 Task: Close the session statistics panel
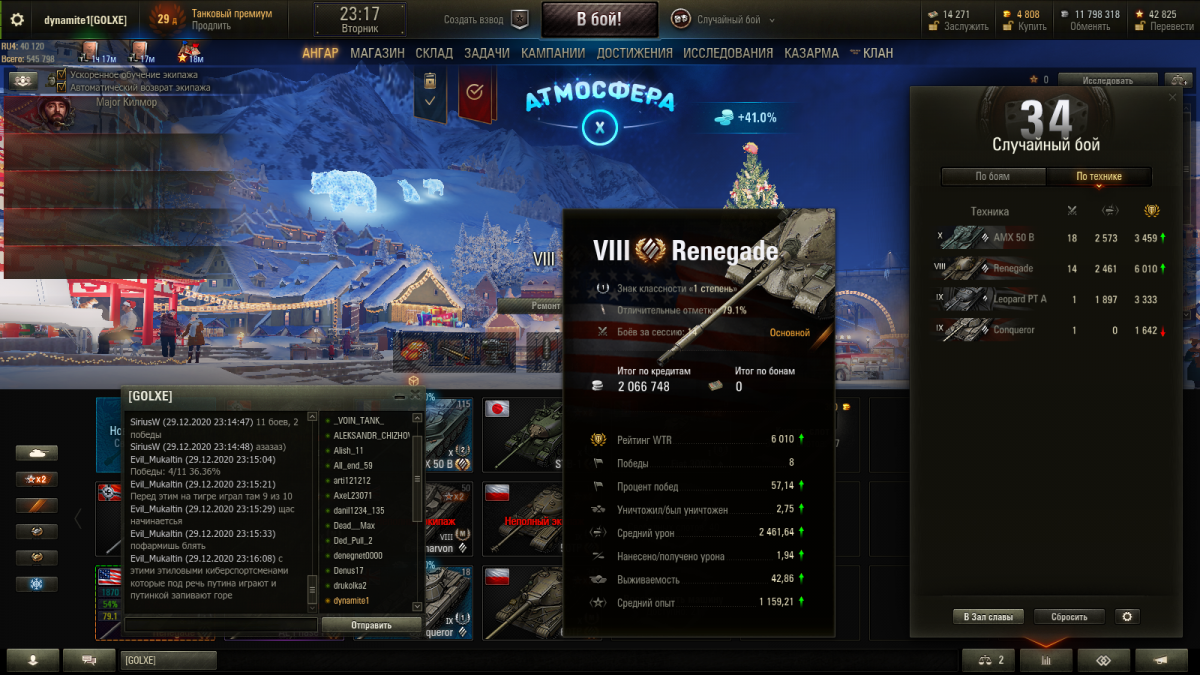tap(1172, 96)
